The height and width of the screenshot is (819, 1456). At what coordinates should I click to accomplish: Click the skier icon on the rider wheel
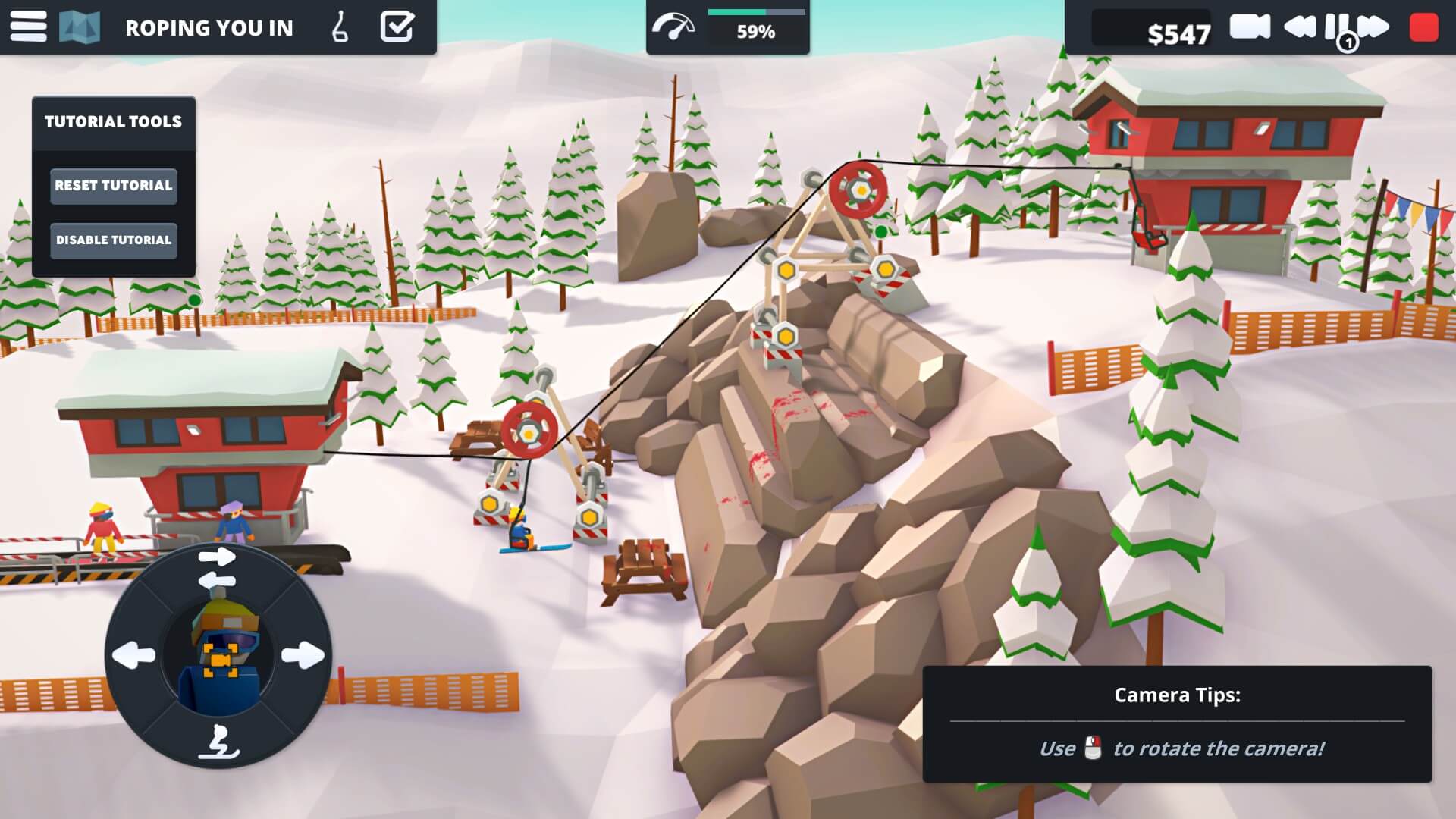point(218,741)
